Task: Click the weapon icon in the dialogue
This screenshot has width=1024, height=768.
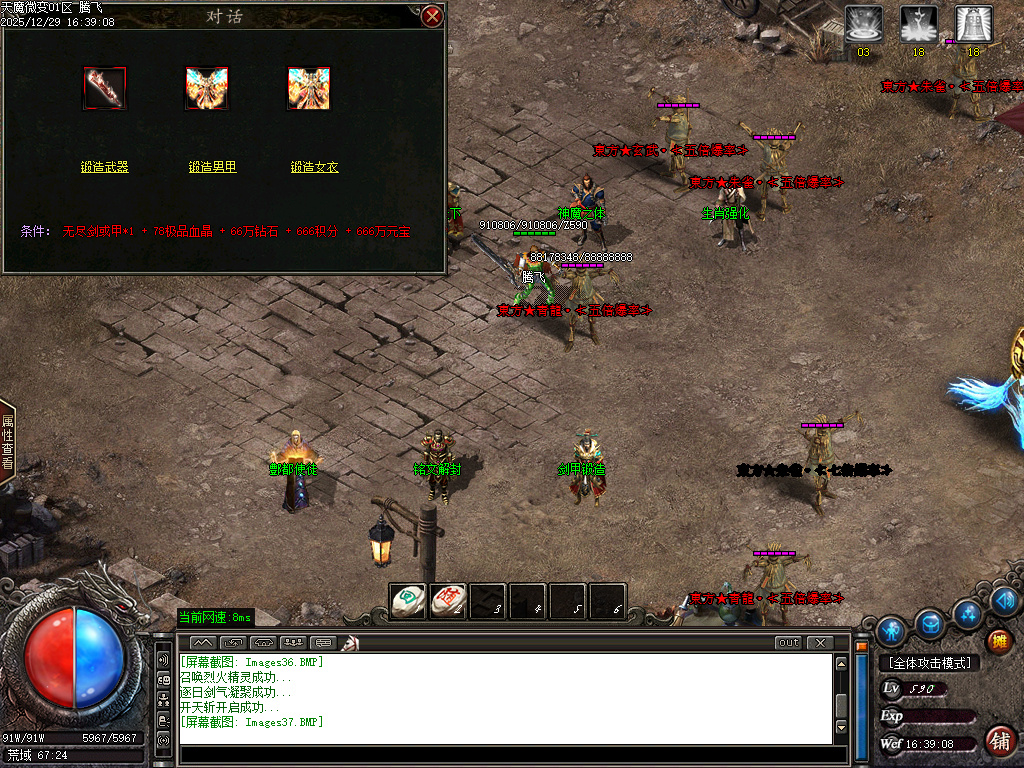Action: point(105,89)
